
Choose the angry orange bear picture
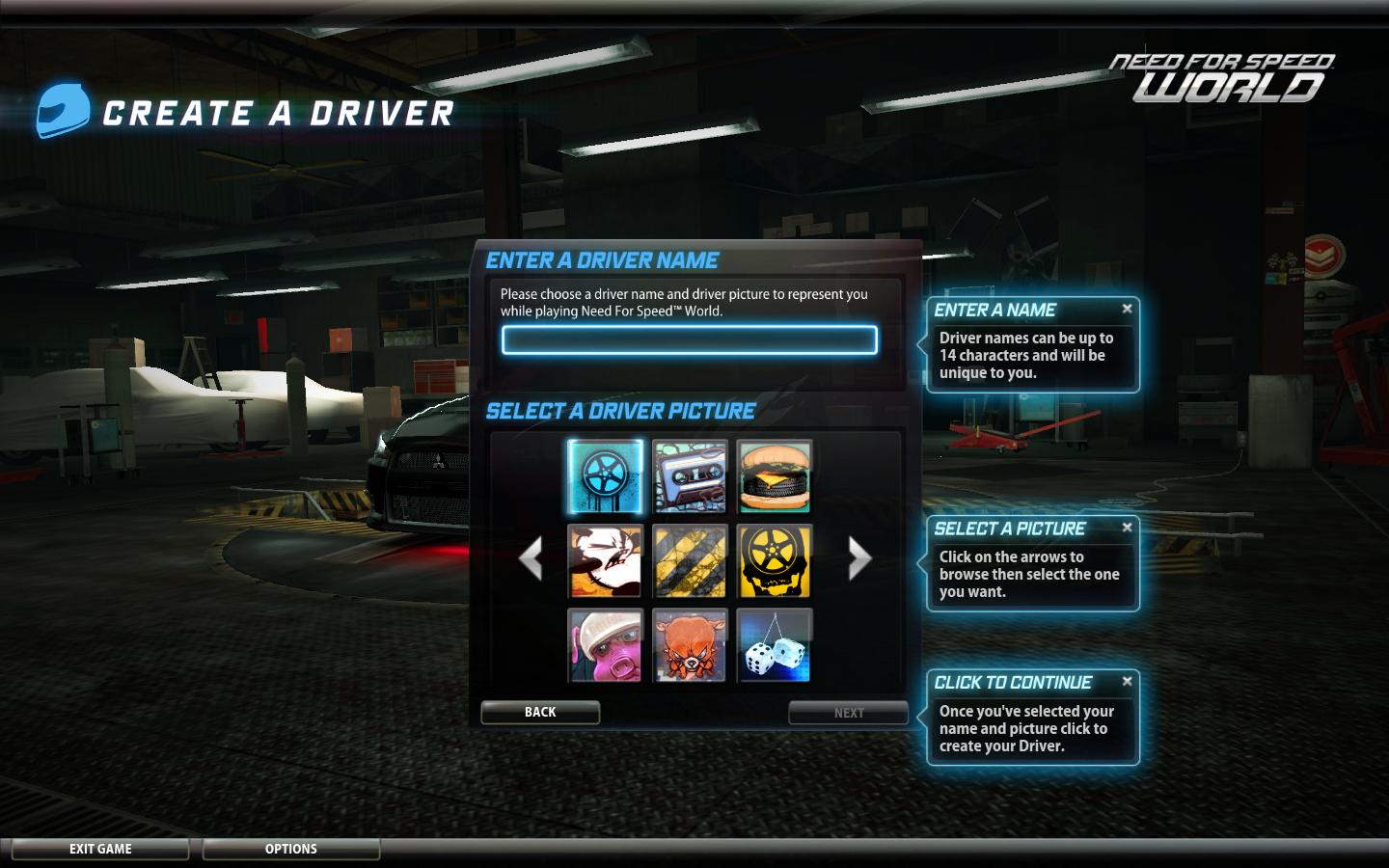point(690,645)
